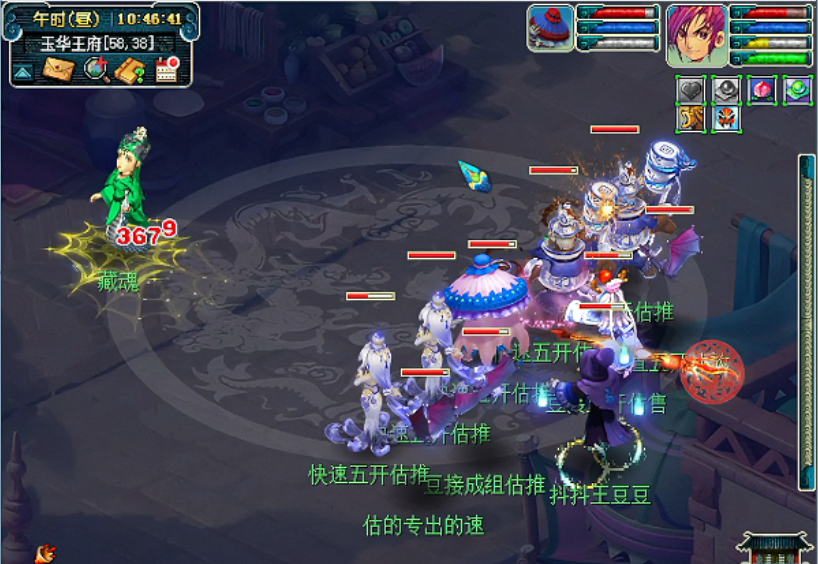Open the mail envelope icon
This screenshot has width=818, height=564.
tap(59, 69)
